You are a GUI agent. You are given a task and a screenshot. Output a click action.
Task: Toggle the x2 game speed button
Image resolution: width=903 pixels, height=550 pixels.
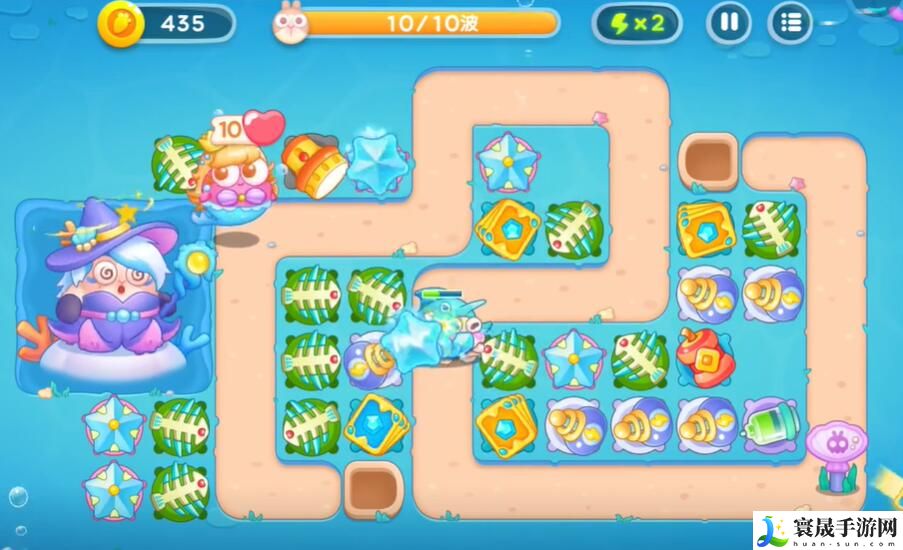point(636,23)
